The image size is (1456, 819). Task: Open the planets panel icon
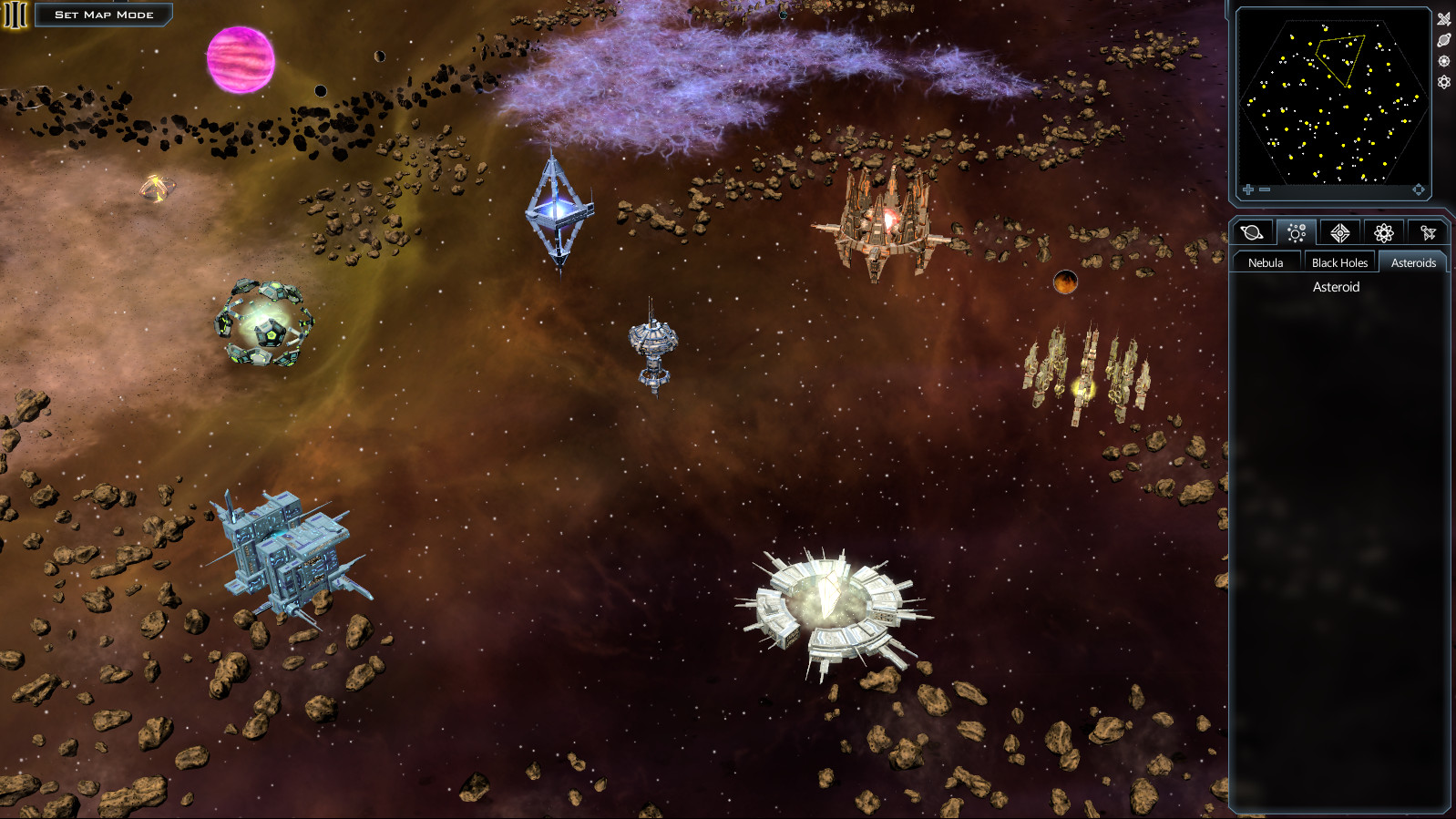point(1251,232)
